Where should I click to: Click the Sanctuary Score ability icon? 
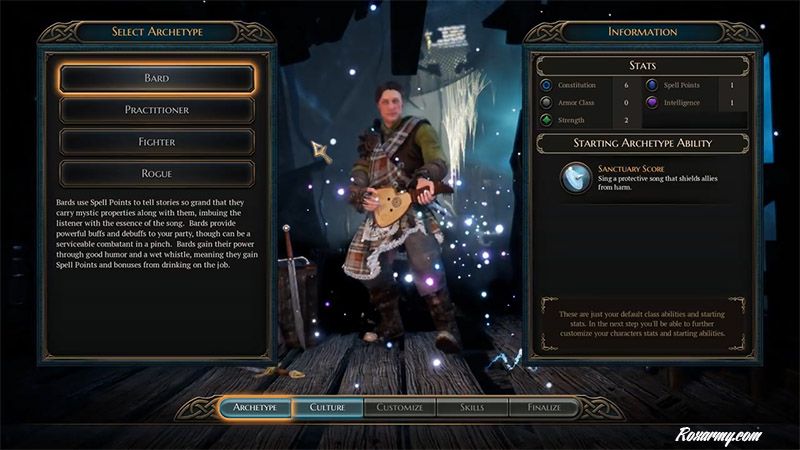tap(575, 176)
